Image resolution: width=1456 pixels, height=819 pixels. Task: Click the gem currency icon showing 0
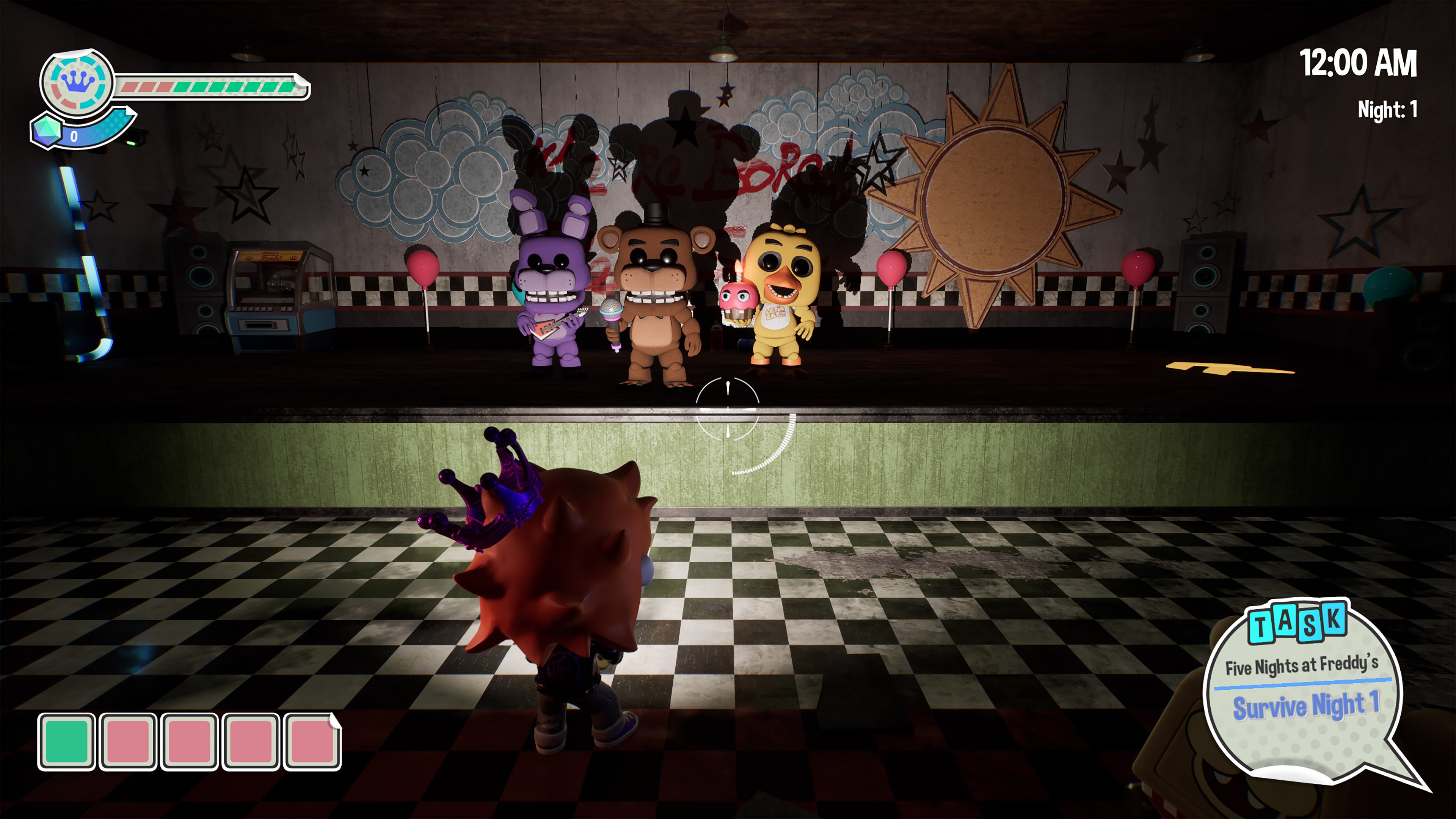[x=48, y=132]
